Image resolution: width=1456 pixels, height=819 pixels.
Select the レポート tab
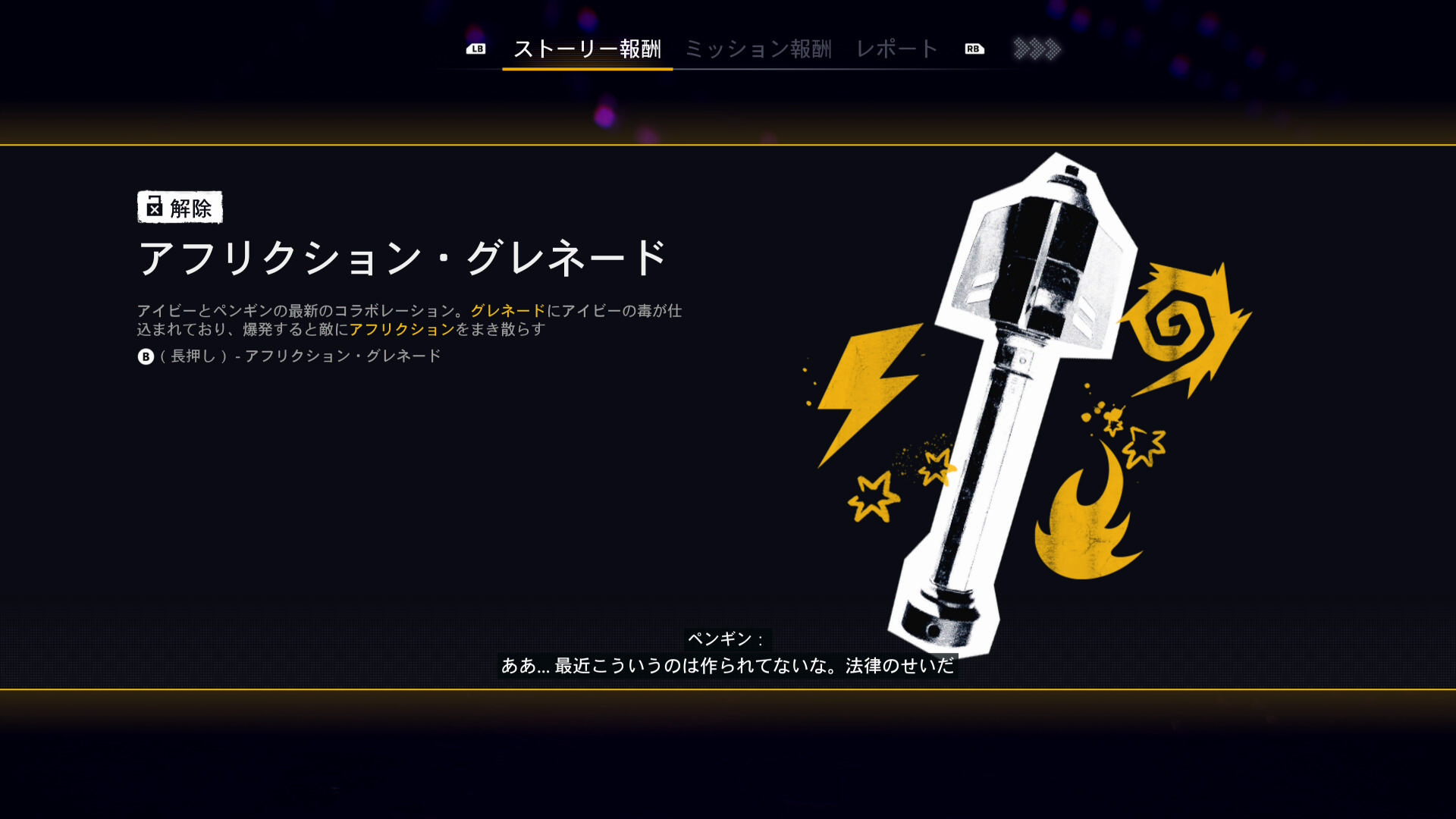[897, 49]
